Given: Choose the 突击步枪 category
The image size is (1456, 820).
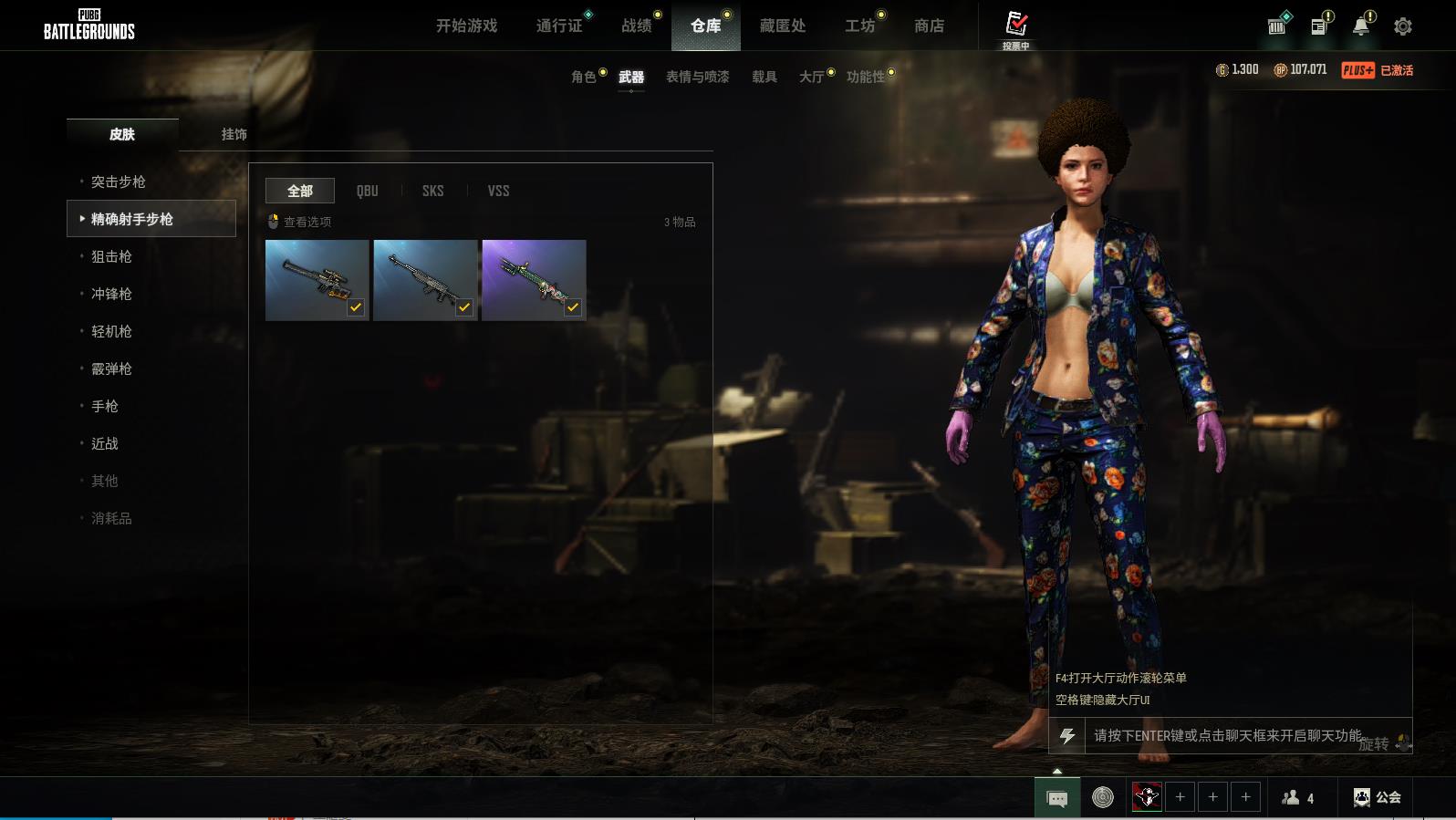Looking at the screenshot, I should point(119,182).
